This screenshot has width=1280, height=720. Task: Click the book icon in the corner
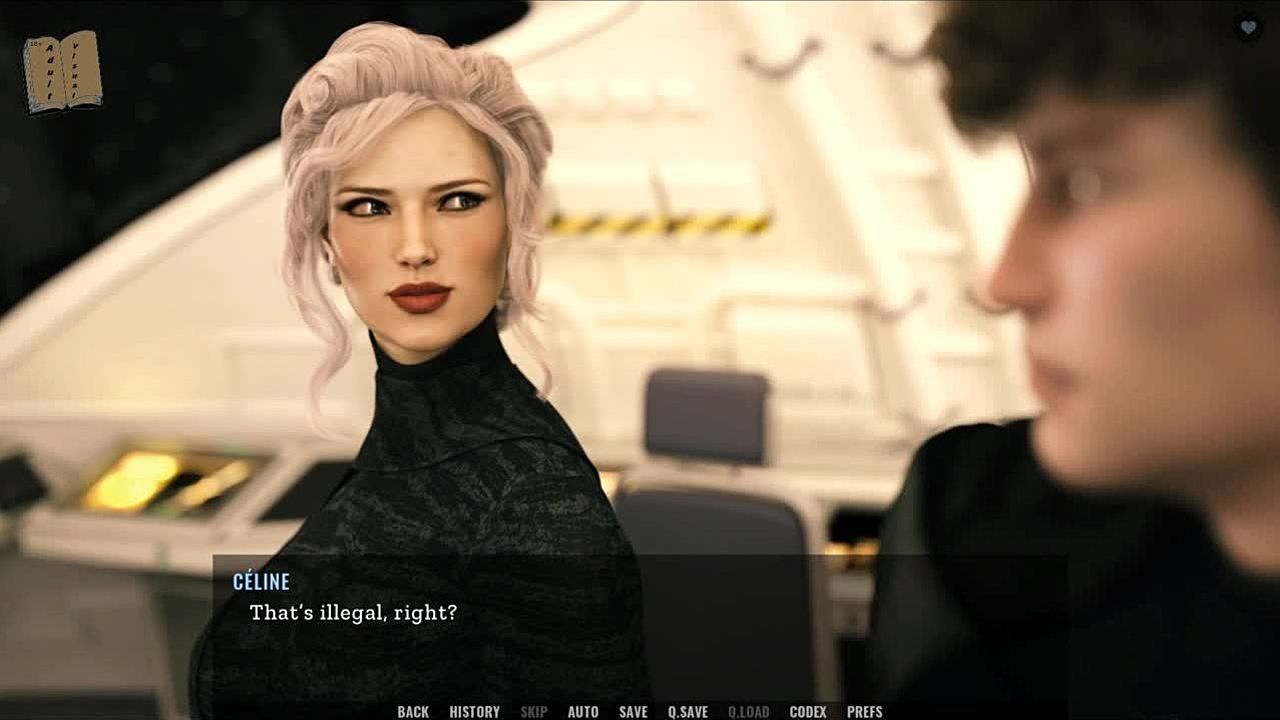coord(62,71)
